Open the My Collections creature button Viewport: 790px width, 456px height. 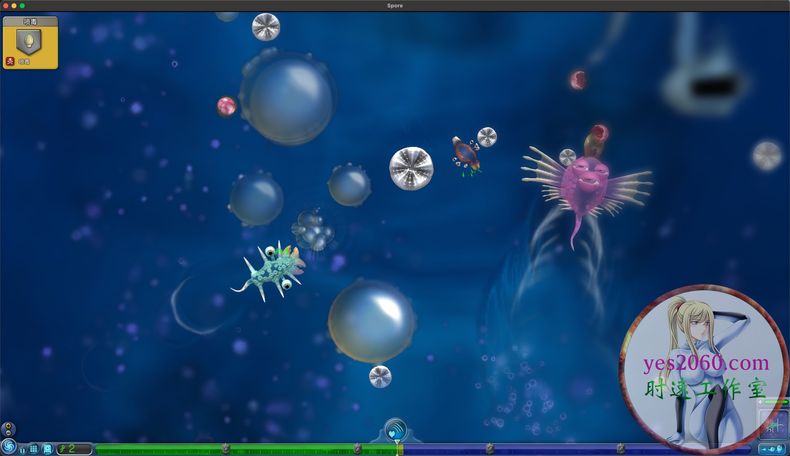[47, 449]
